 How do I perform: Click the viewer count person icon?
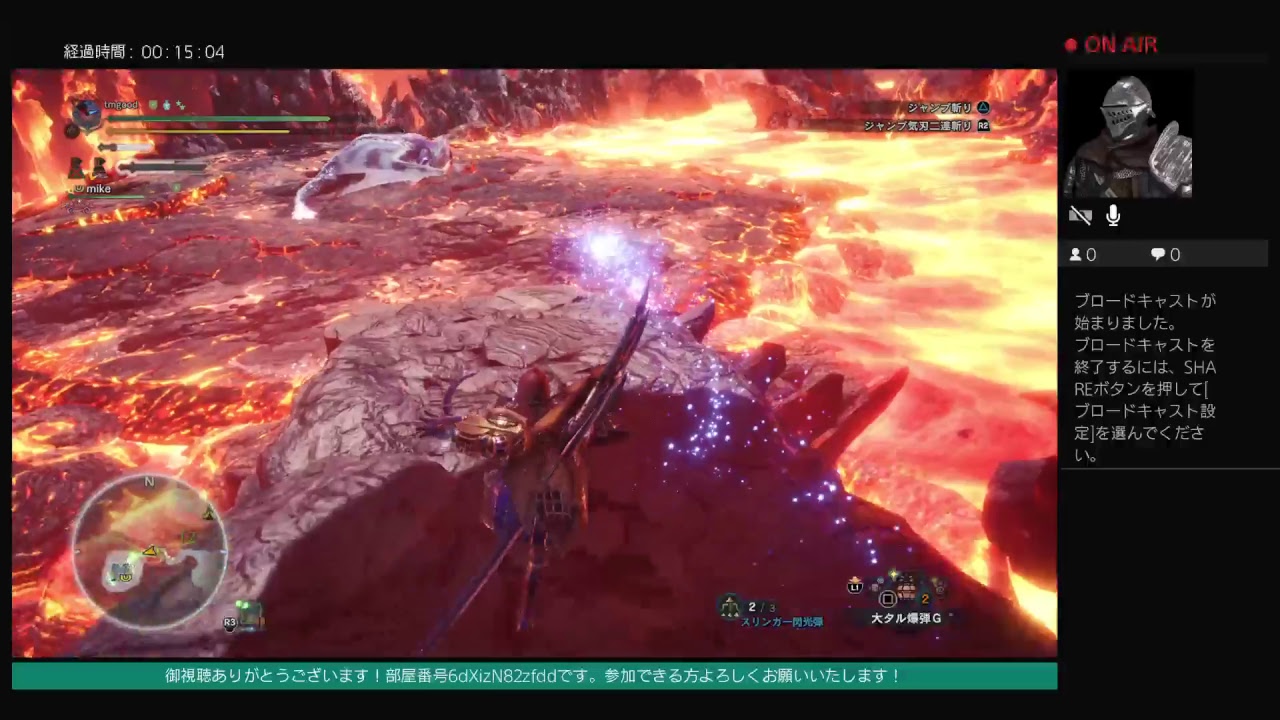(1074, 254)
